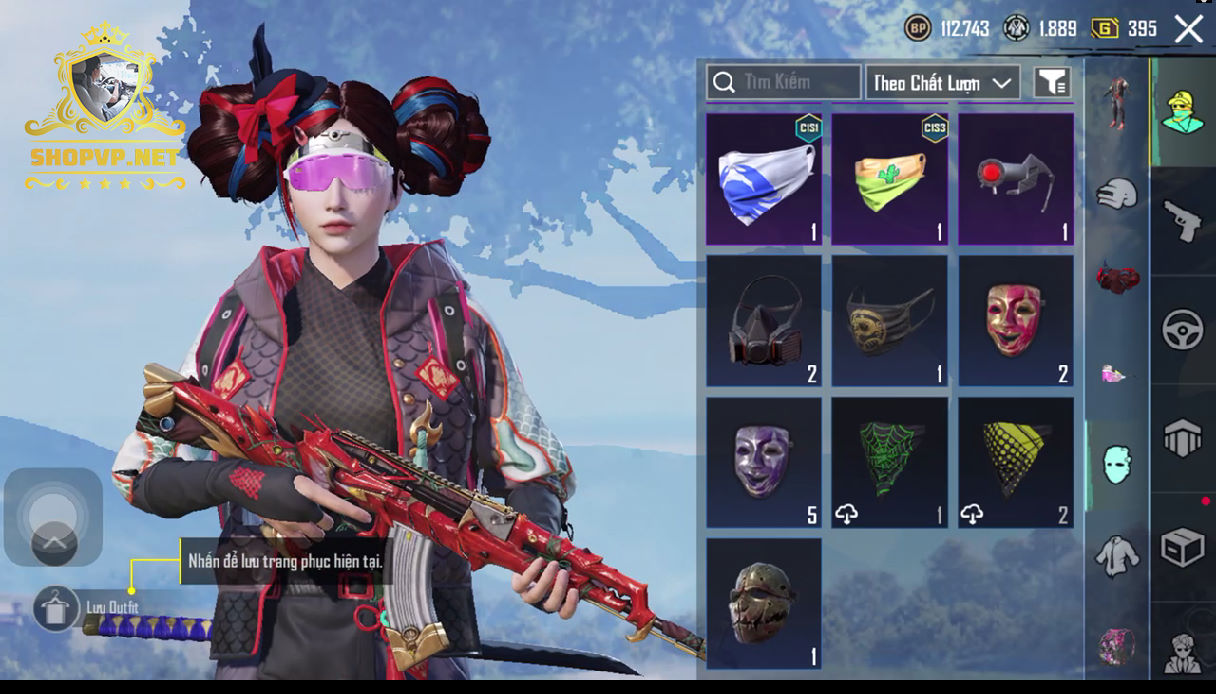This screenshot has width=1216, height=694.
Task: Save outfit with the Lưu Outfit button
Action: click(x=56, y=607)
